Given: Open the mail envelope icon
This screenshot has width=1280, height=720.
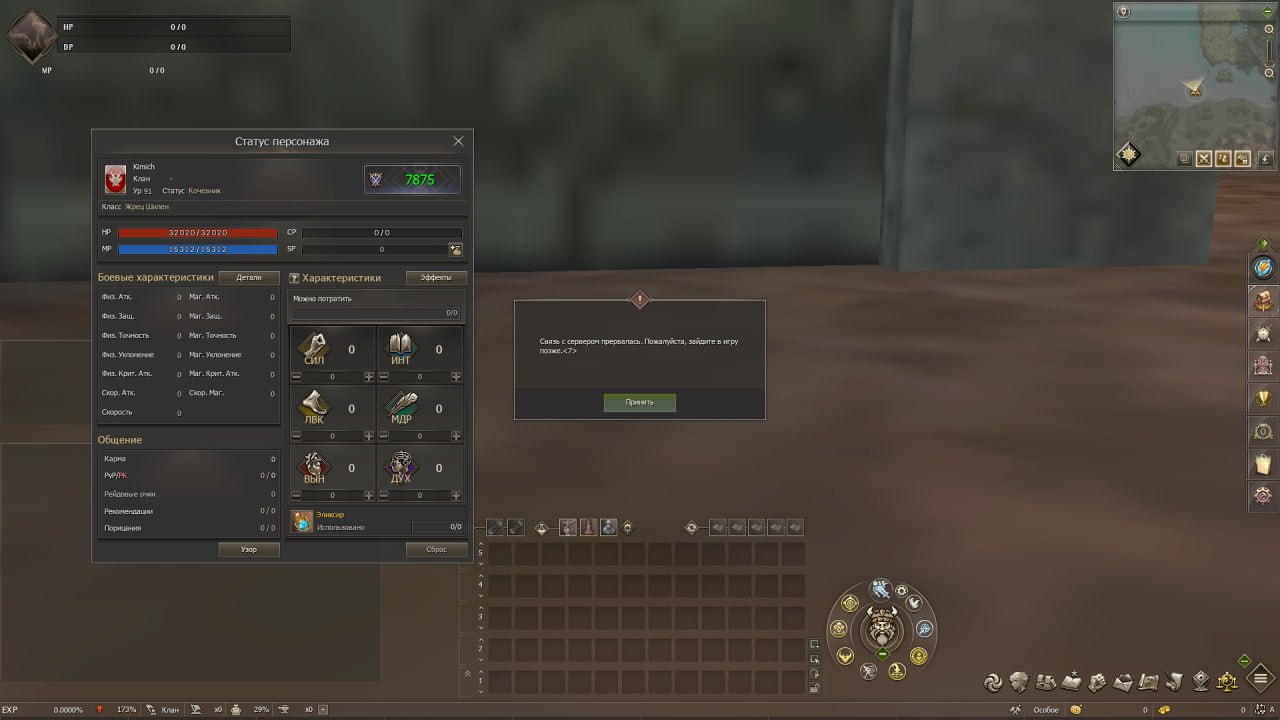Looking at the screenshot, I should coord(1122,682).
